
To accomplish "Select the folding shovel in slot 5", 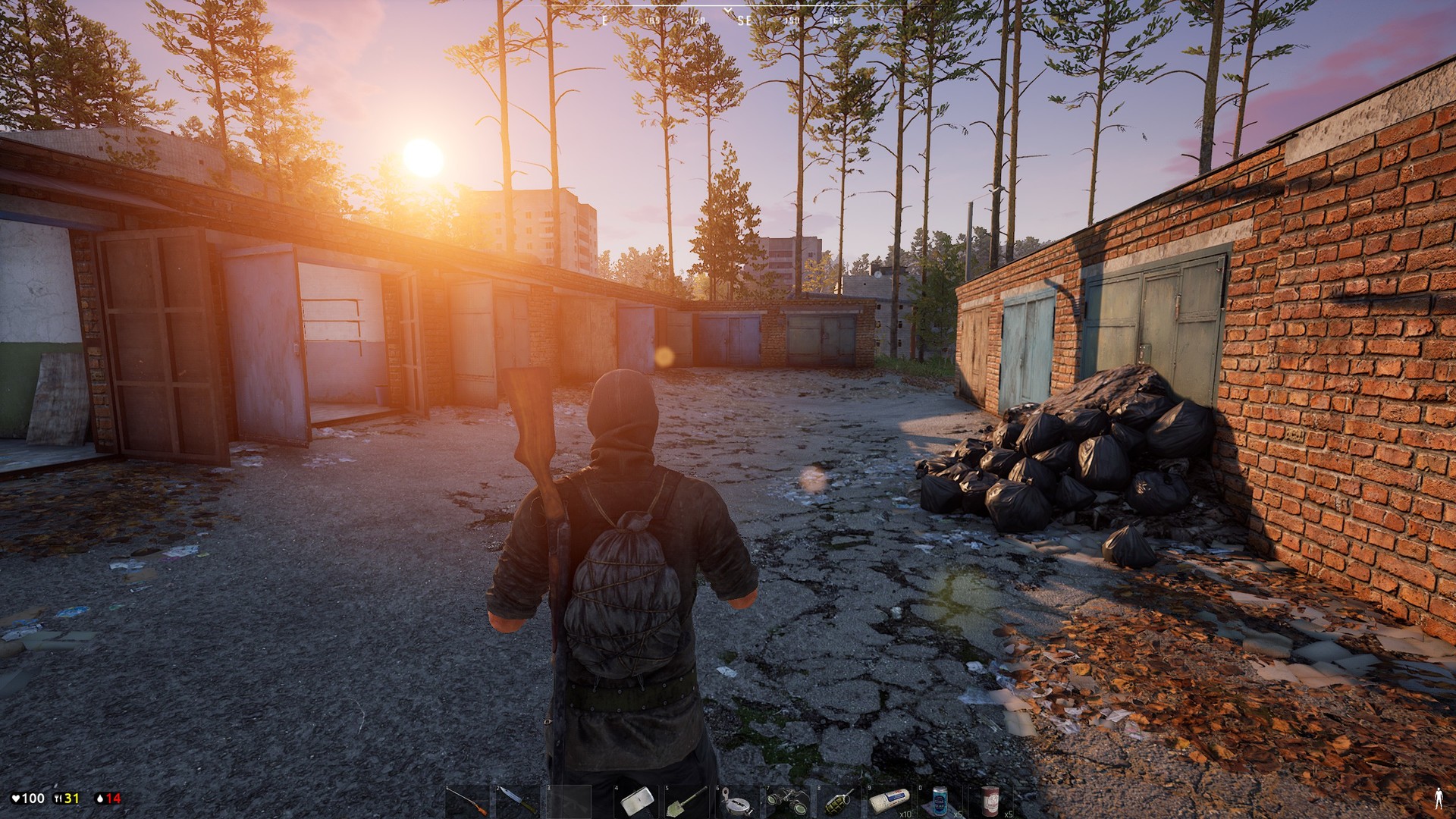I will pyautogui.click(x=686, y=800).
